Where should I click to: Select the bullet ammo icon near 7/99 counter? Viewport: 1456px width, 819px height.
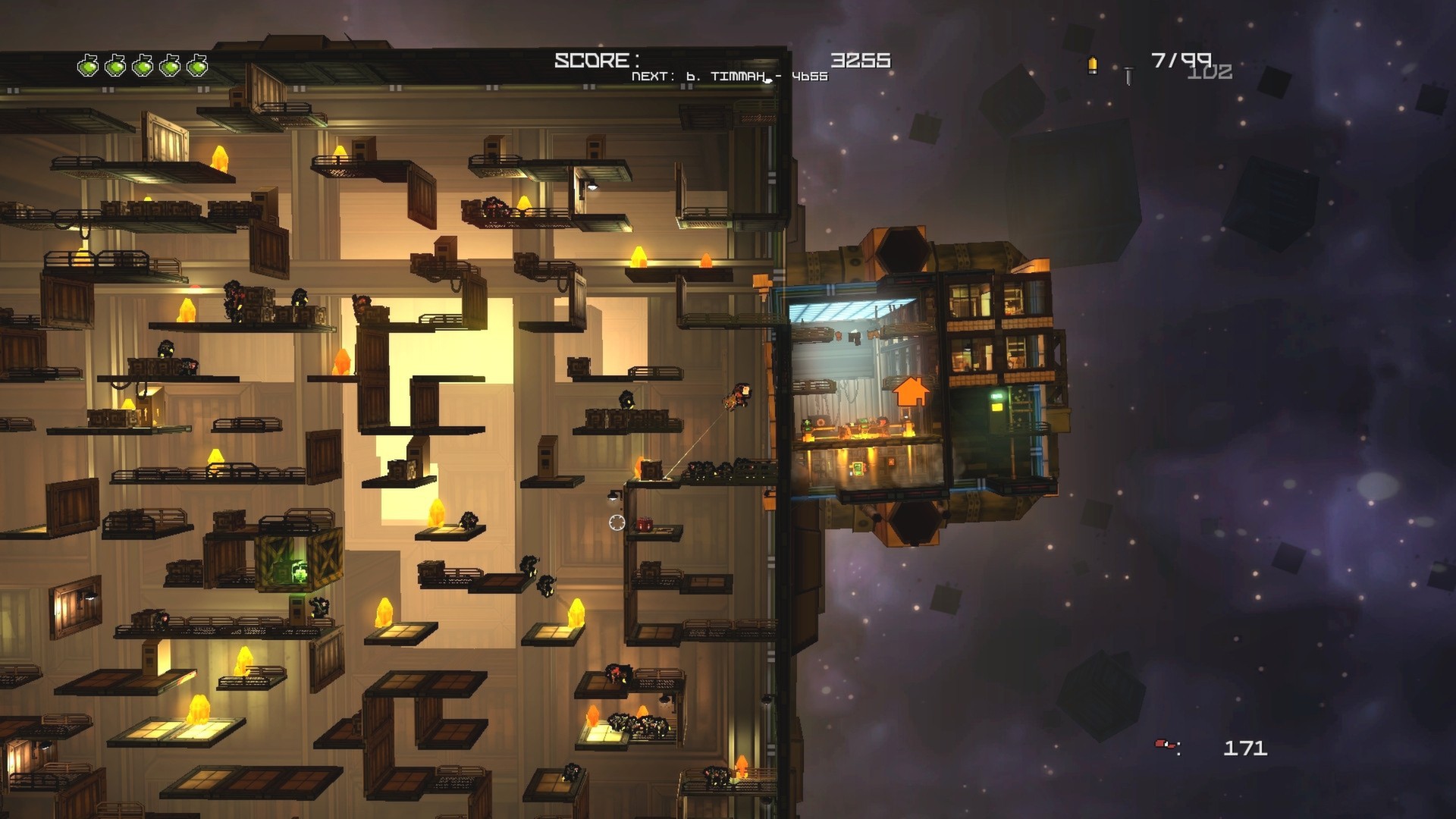1092,67
